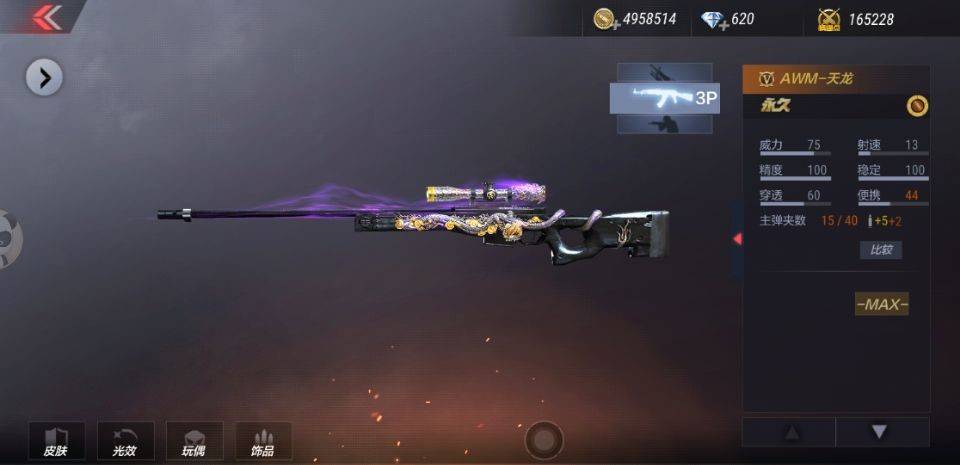Select the down arrow below the stats panel
The height and width of the screenshot is (465, 960).
tap(879, 432)
